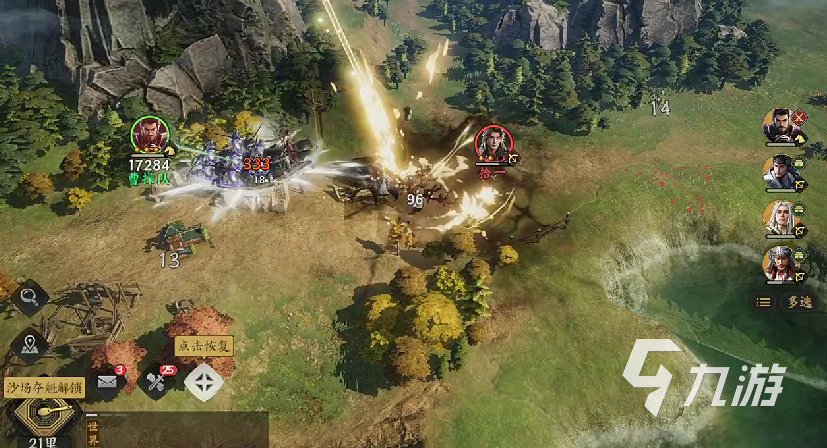Screen dimensions: 827x448
Task: Open the mail inbox with 3 unread
Action: [108, 381]
